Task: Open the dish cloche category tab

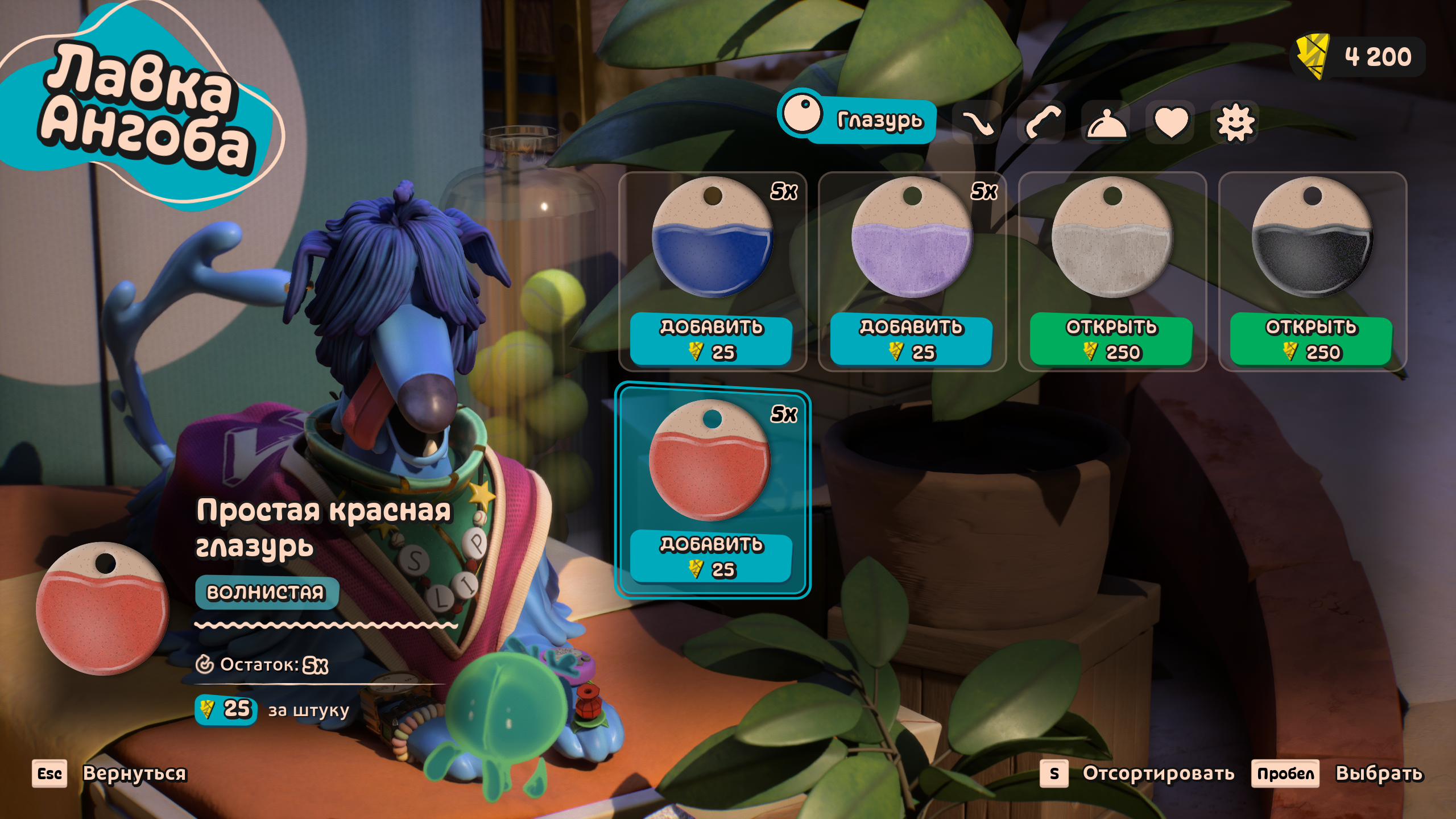Action: click(x=1105, y=122)
